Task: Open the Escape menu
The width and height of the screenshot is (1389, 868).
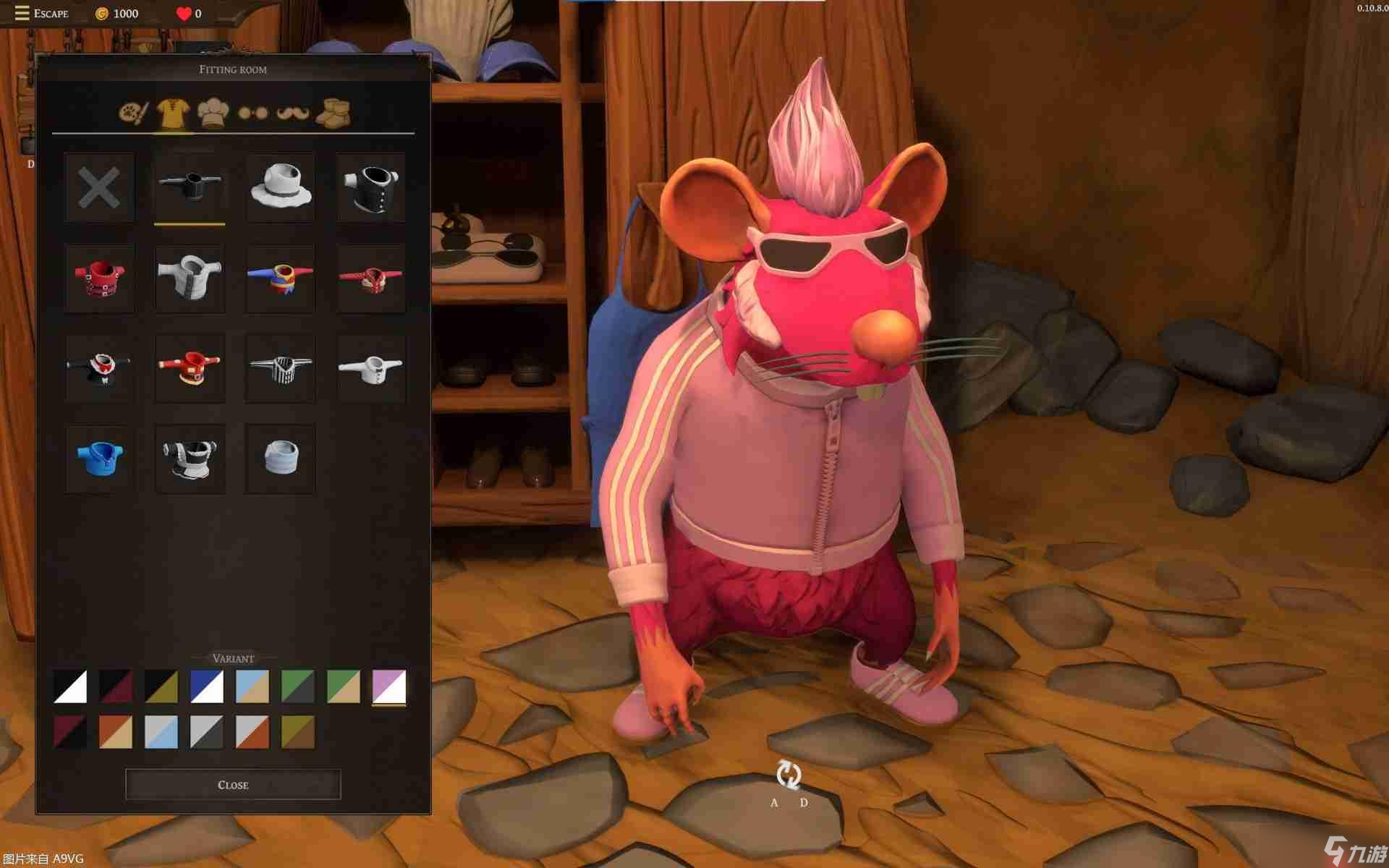Action: (x=51, y=13)
